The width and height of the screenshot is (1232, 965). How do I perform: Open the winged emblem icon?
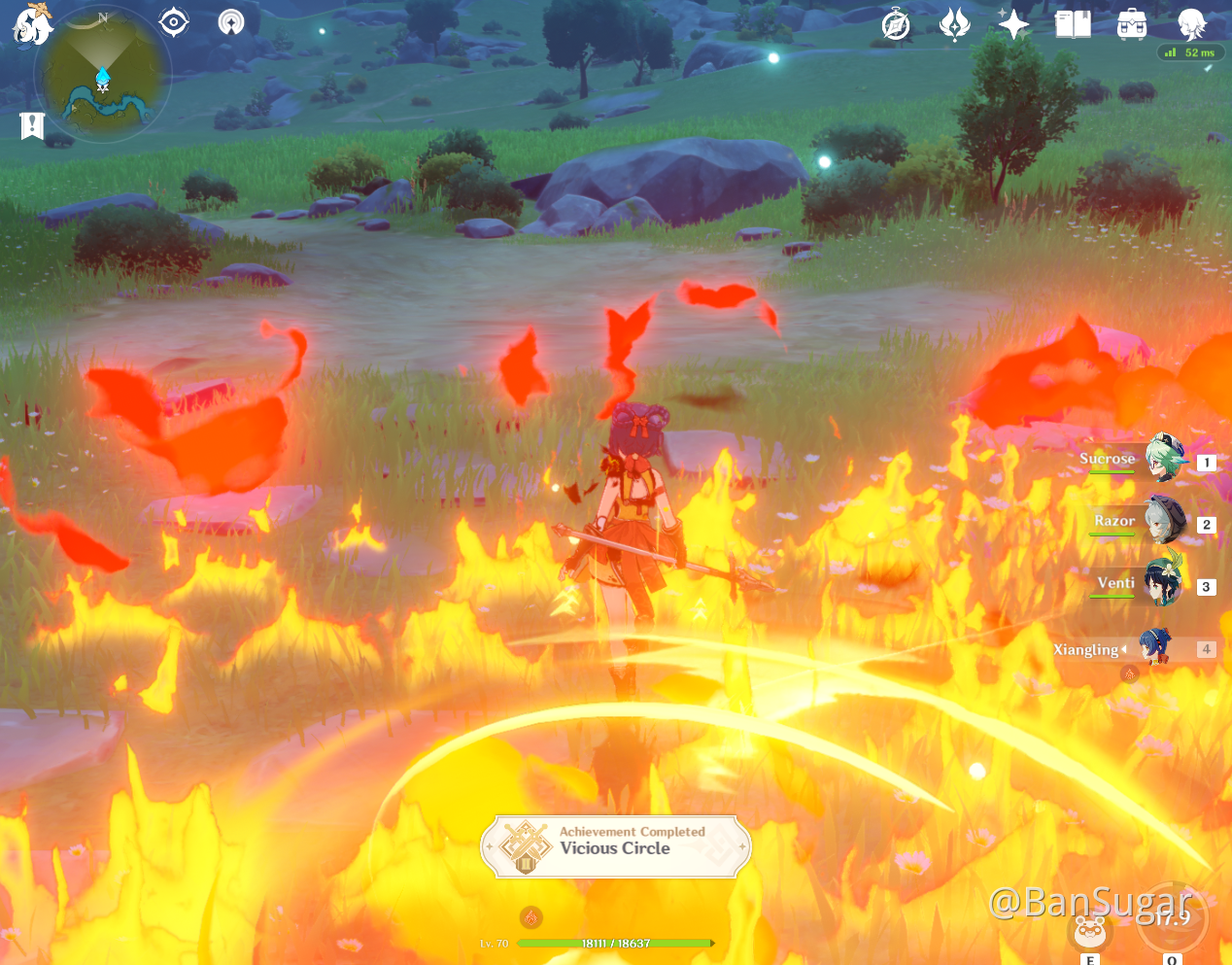click(954, 24)
